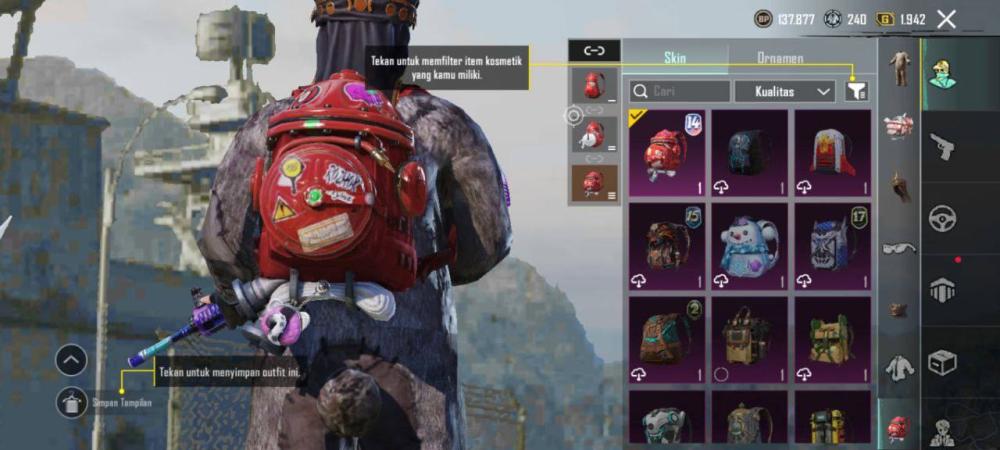
Task: Open the pistol weapon skins category
Action: click(942, 147)
